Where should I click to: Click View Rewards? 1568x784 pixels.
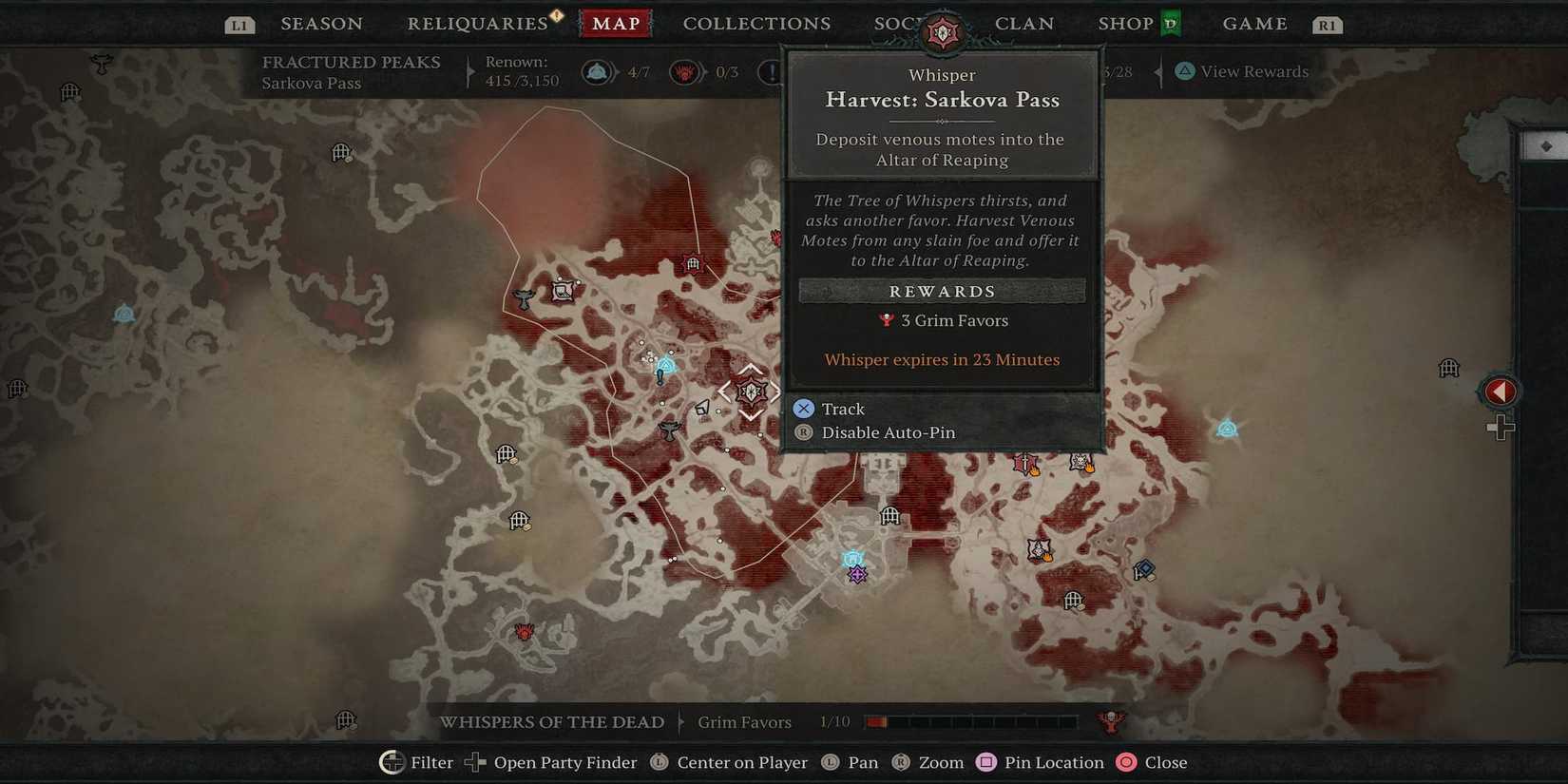click(1240, 71)
